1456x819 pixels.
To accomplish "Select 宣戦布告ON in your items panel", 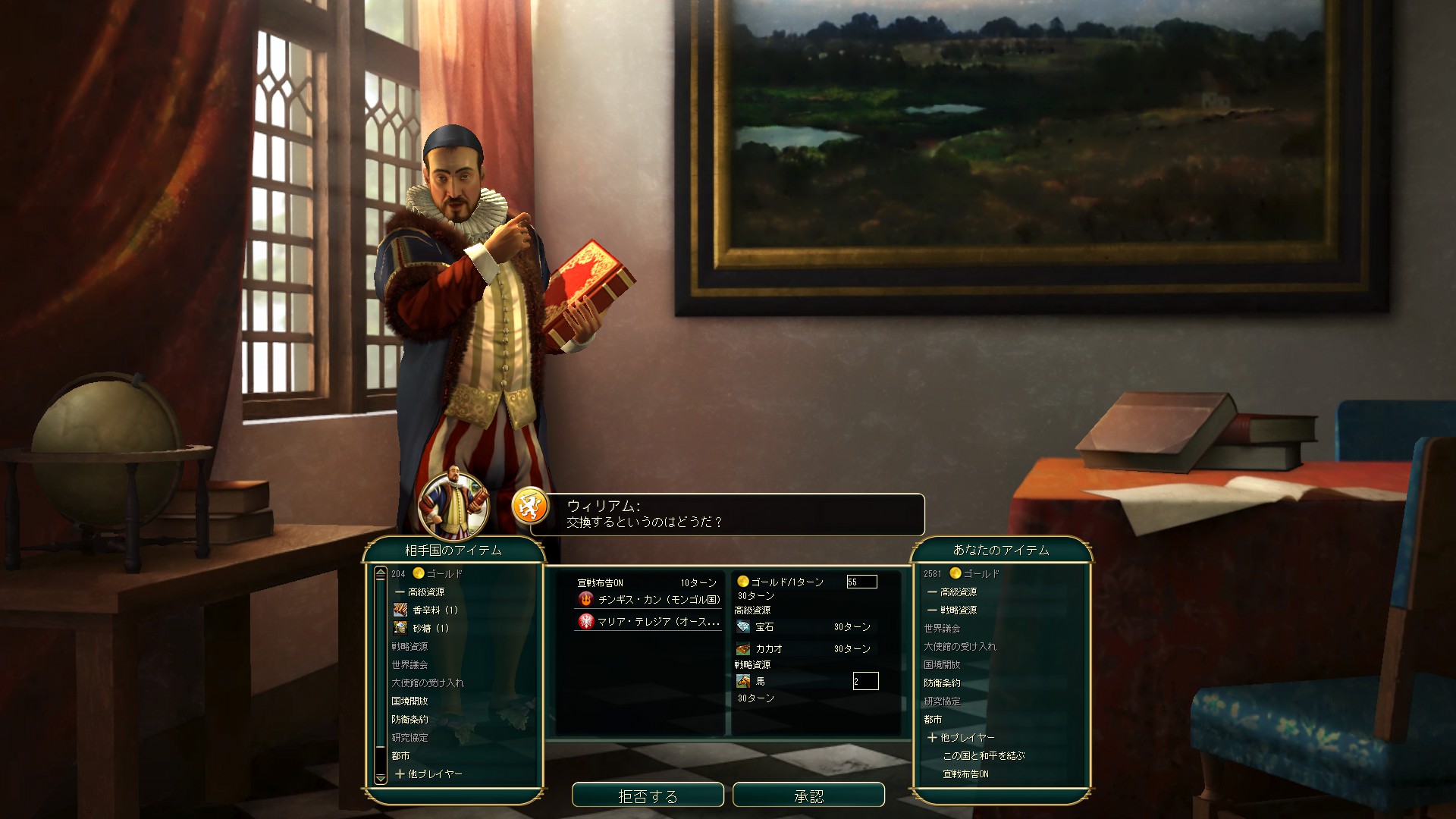I will click(965, 773).
